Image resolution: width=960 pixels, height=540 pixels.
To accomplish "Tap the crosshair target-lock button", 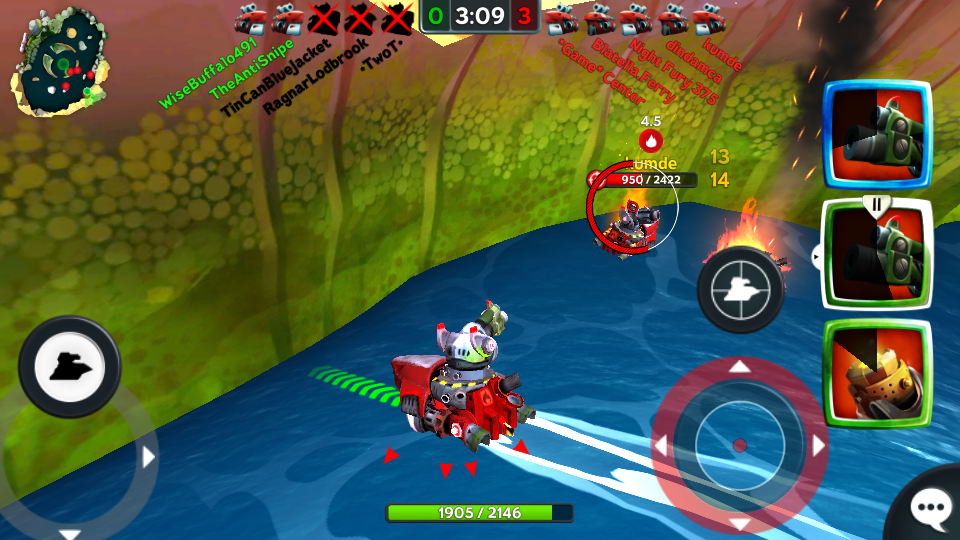I will coord(740,289).
